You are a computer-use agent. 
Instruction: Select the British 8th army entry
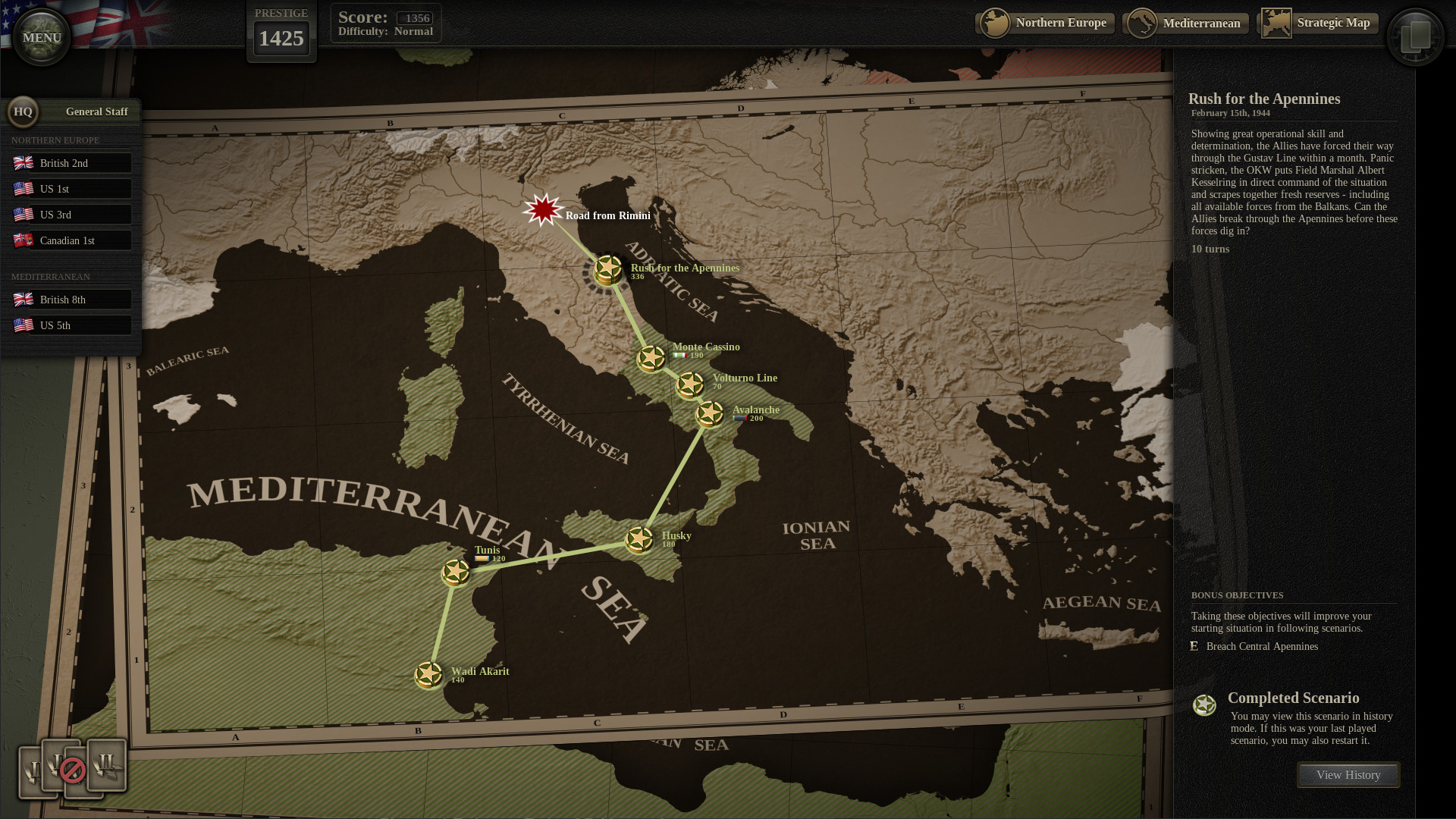72,299
